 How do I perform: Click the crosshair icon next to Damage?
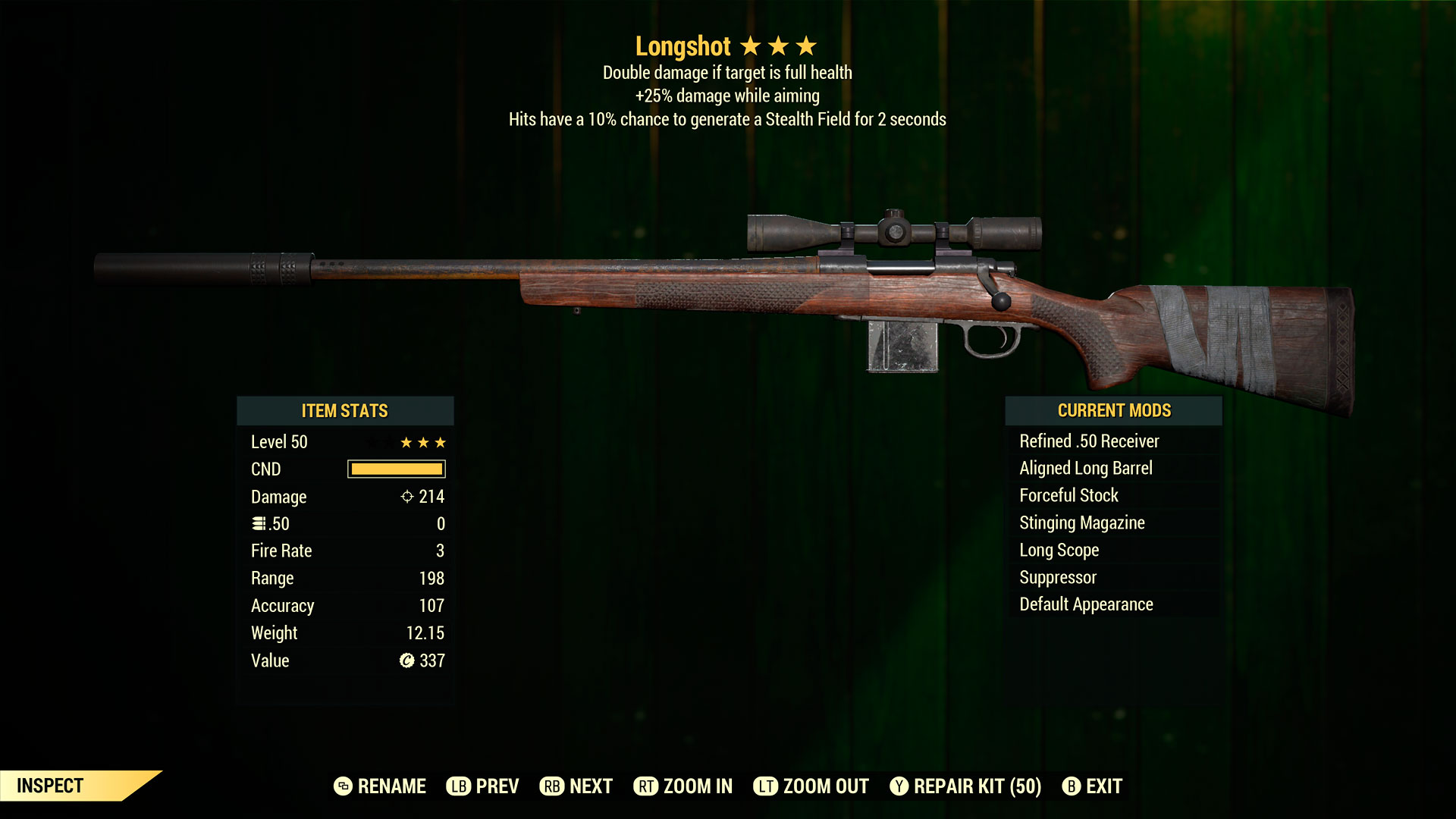pos(409,497)
